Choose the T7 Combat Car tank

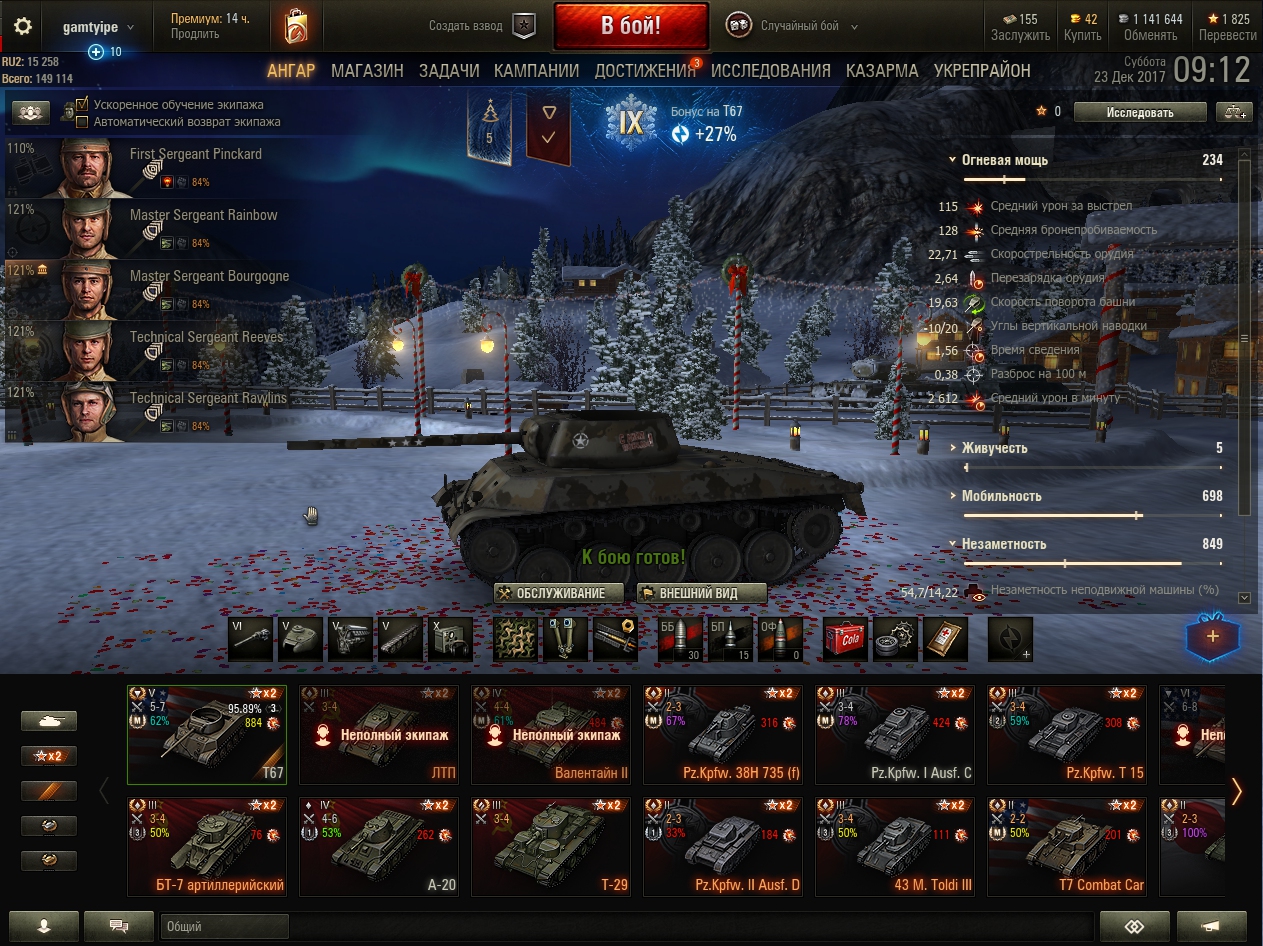click(1065, 846)
